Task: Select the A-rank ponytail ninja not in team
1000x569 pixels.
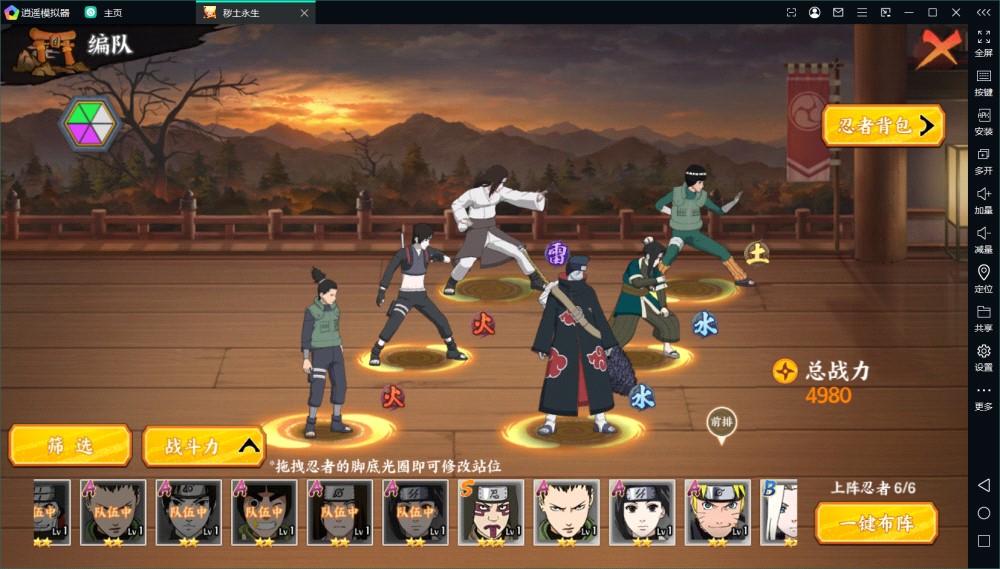Action: (x=568, y=512)
